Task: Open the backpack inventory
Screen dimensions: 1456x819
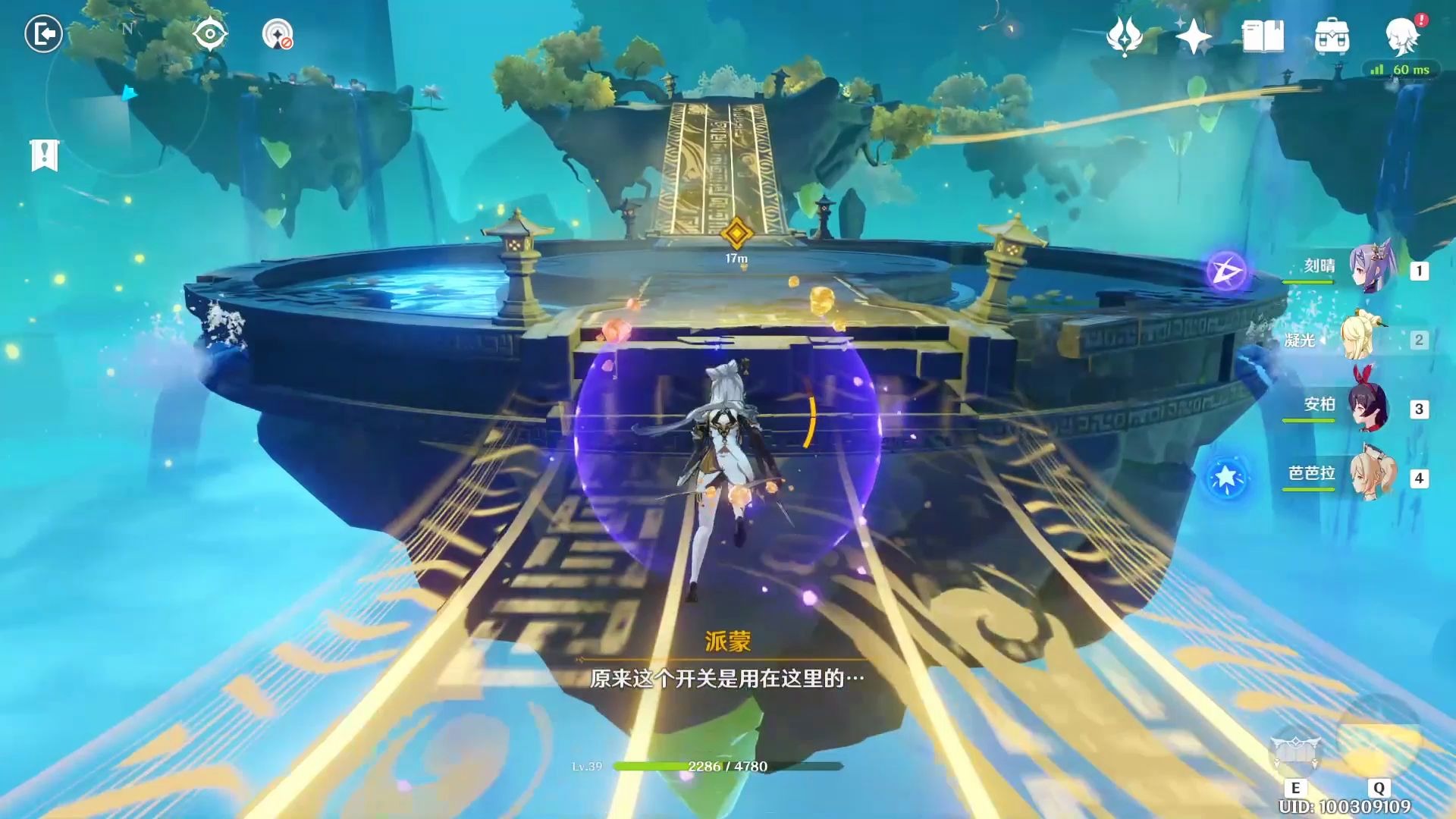Action: (1332, 36)
